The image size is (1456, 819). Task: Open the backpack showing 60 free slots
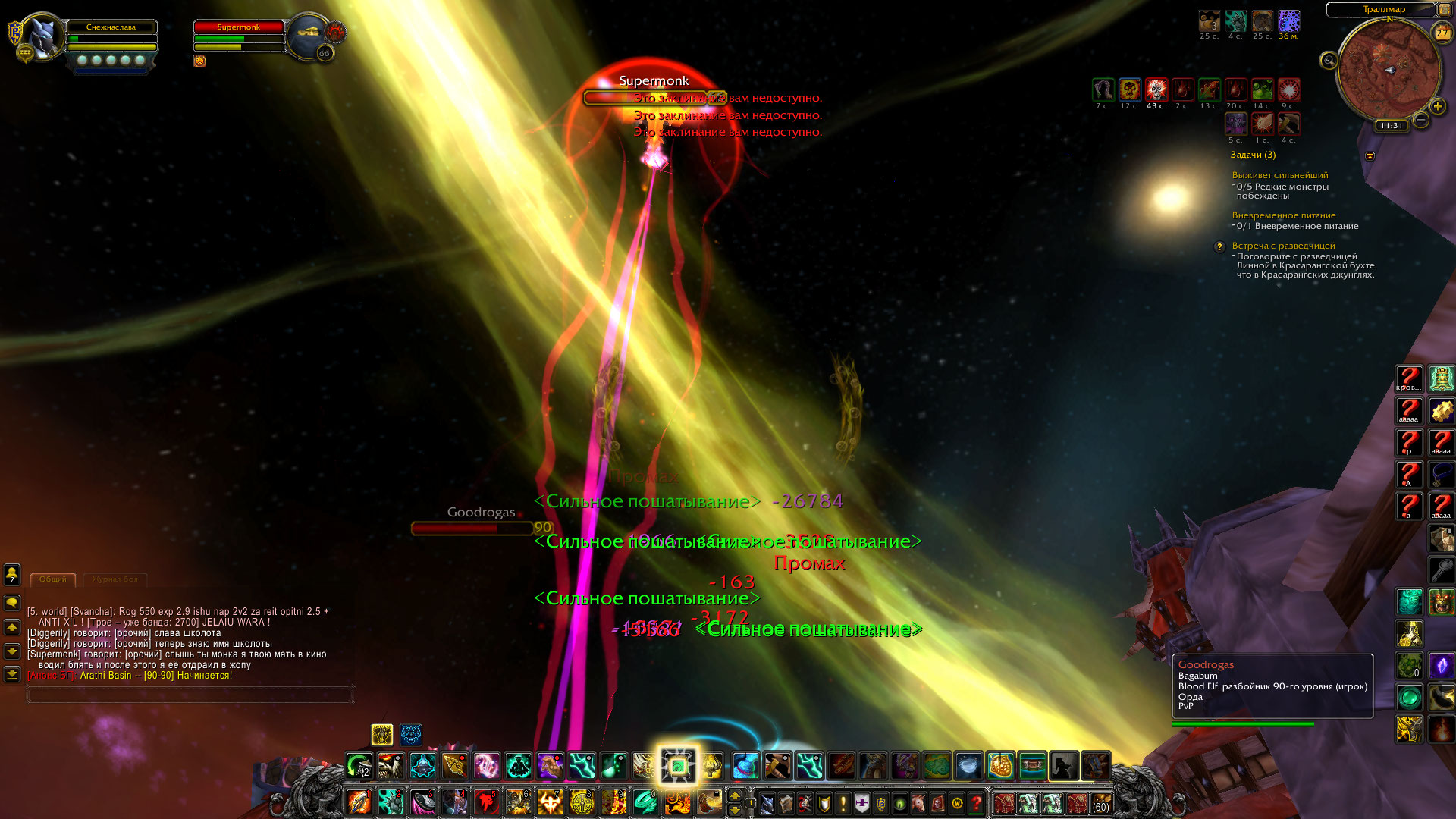pyautogui.click(x=1100, y=802)
